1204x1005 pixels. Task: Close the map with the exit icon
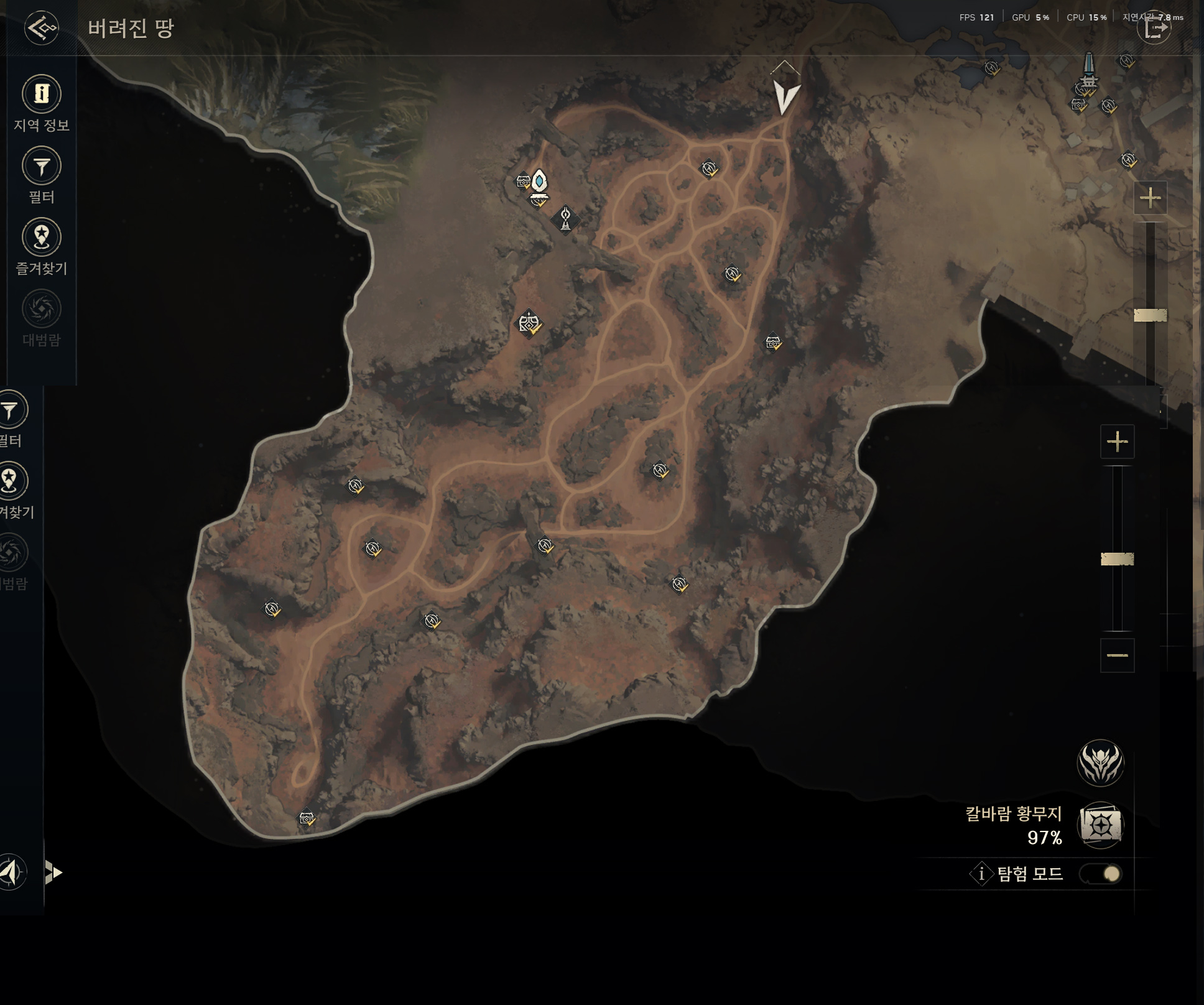[x=1154, y=28]
